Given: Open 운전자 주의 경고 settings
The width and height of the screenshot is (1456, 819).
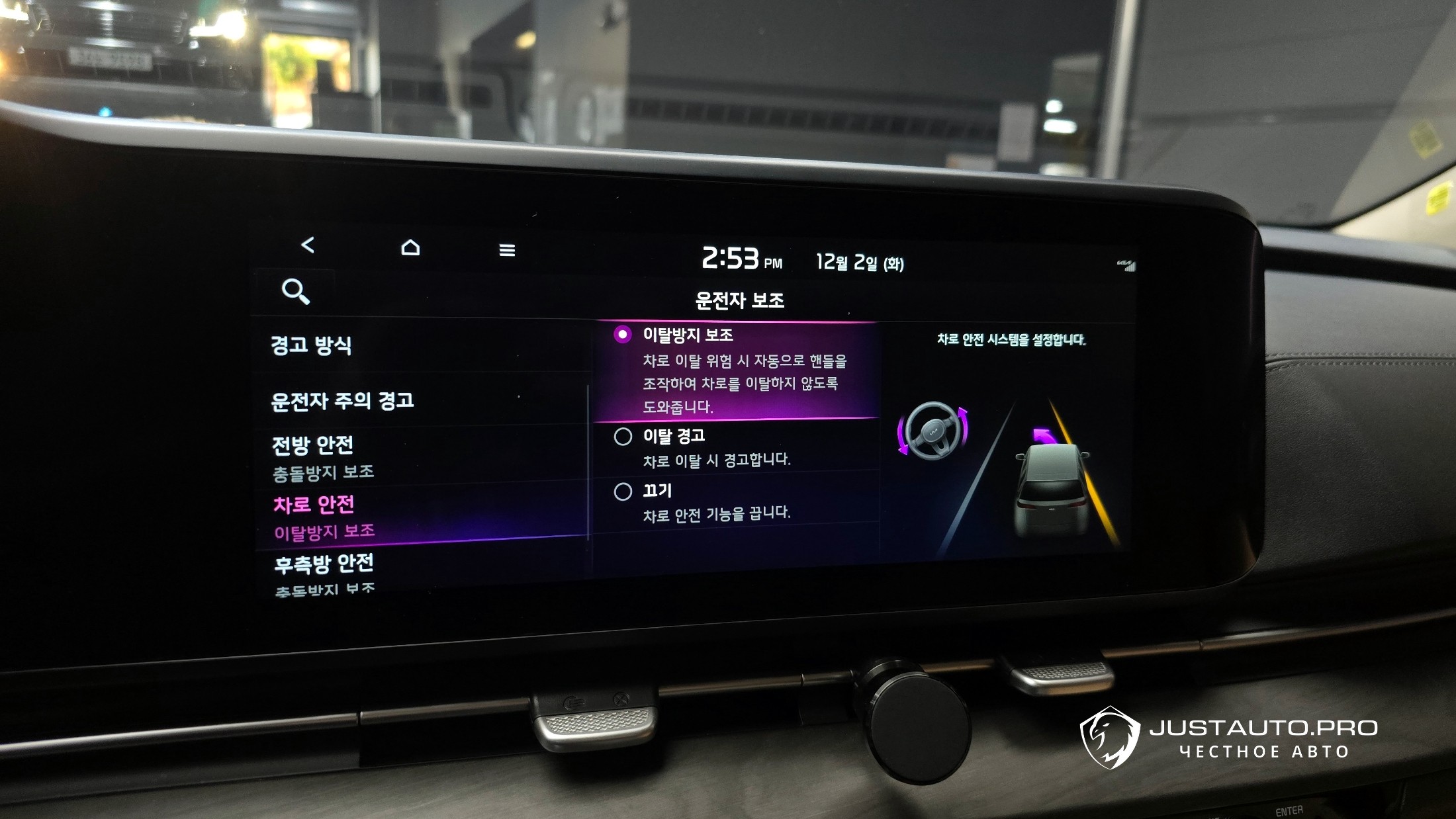Looking at the screenshot, I should (x=342, y=401).
